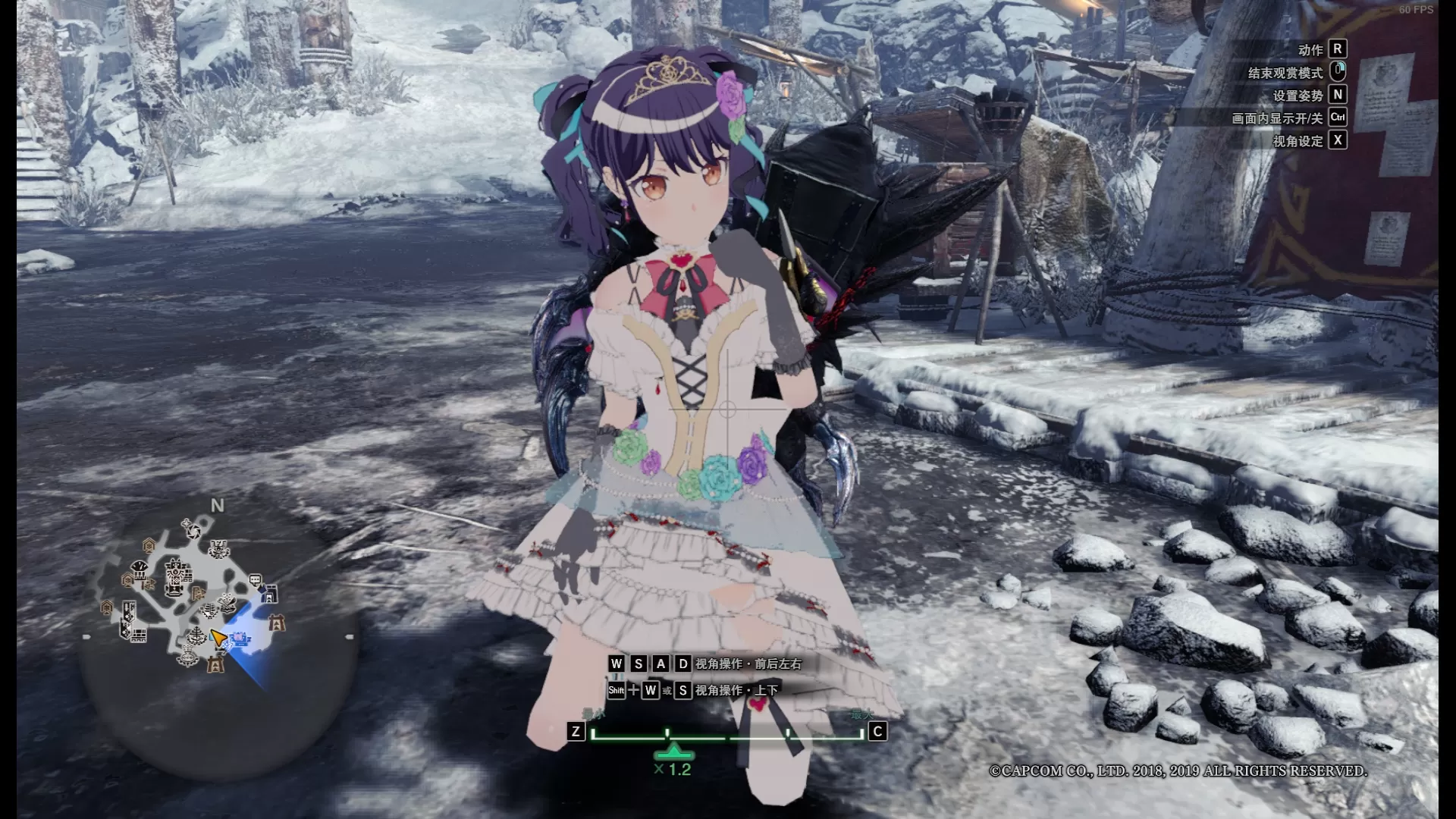Click the R key icon beside 动作

point(1338,49)
